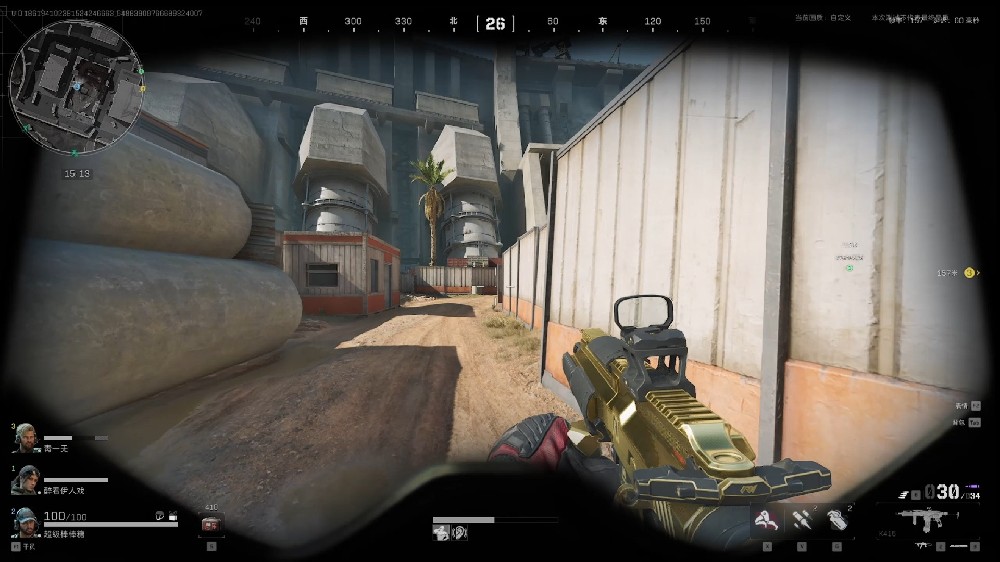This screenshot has height=562, width=1000.
Task: Select the first teammate's portrait in the squad list
Action: tap(26, 439)
